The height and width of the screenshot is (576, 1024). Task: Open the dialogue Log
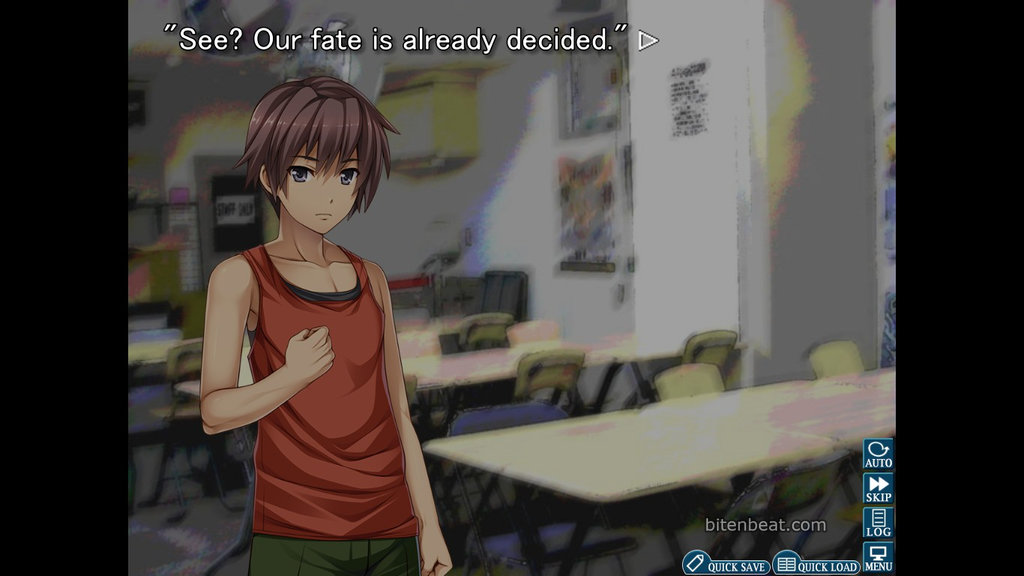coord(878,523)
